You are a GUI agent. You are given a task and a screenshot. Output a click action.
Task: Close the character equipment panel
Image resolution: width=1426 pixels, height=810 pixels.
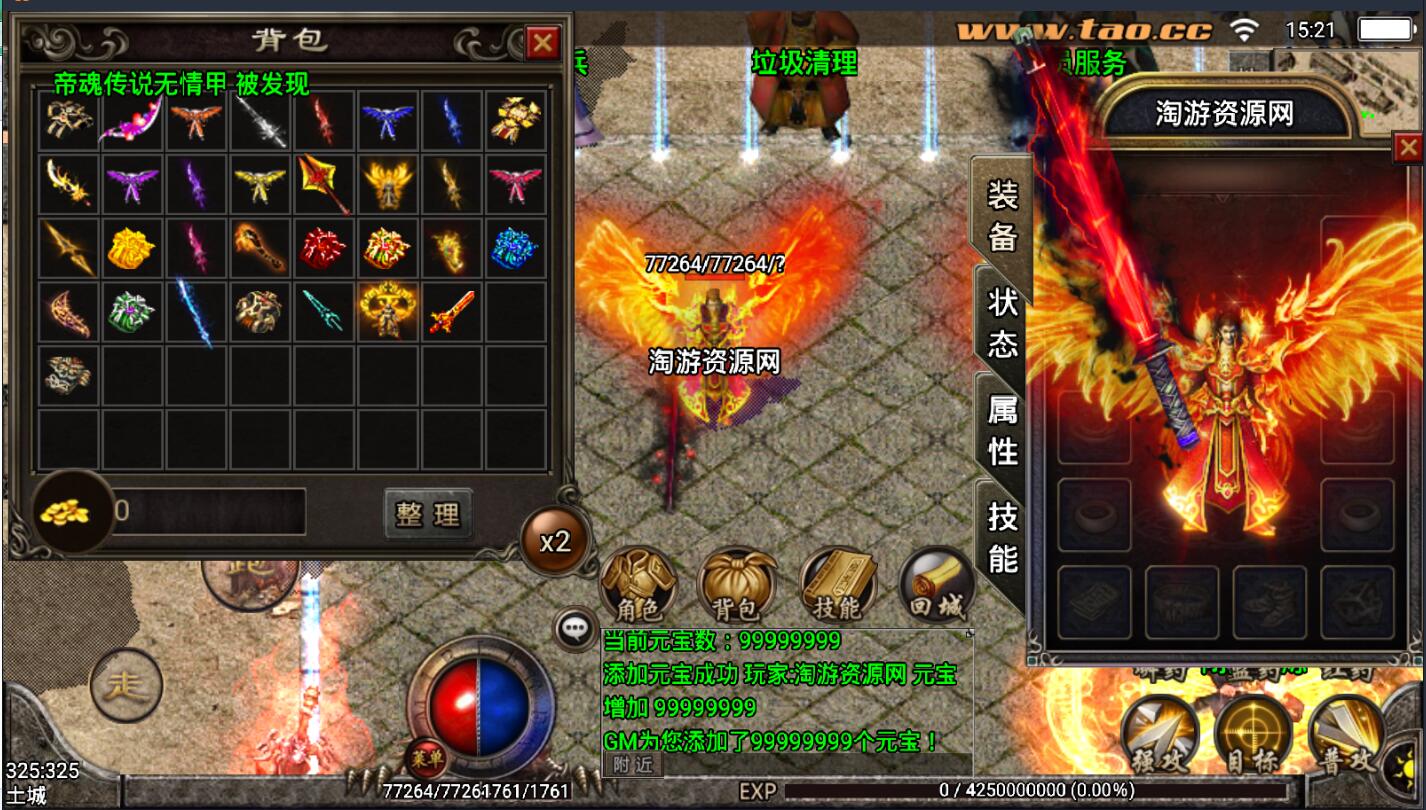pyautogui.click(x=1408, y=149)
